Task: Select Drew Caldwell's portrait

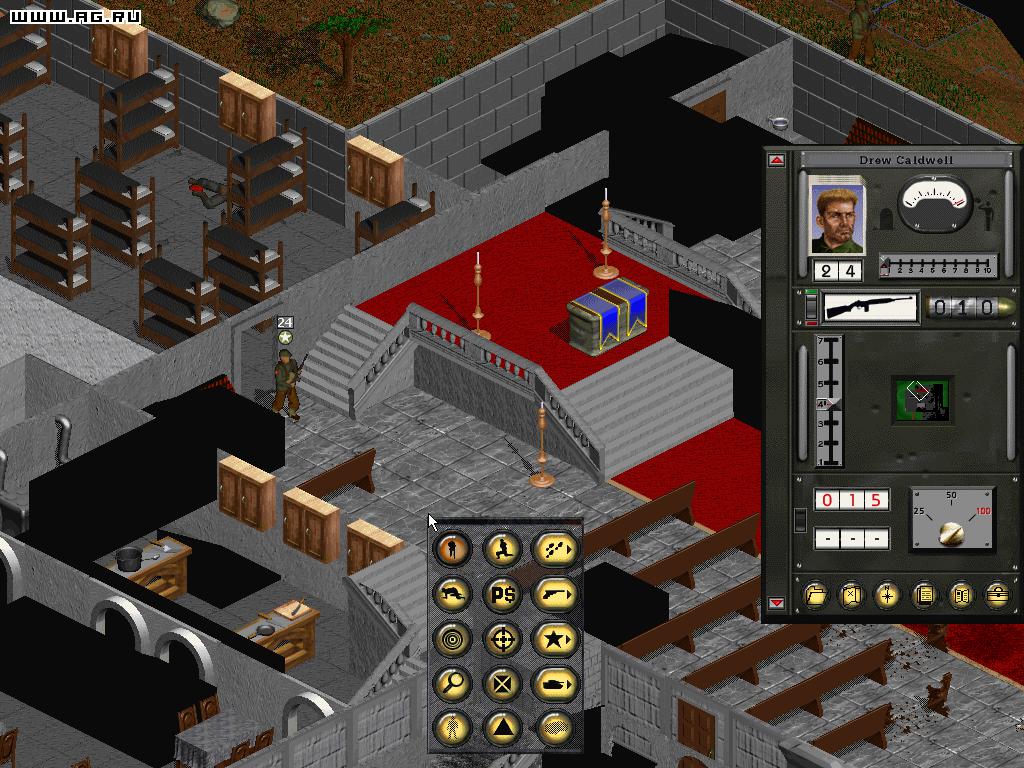Action: point(836,215)
